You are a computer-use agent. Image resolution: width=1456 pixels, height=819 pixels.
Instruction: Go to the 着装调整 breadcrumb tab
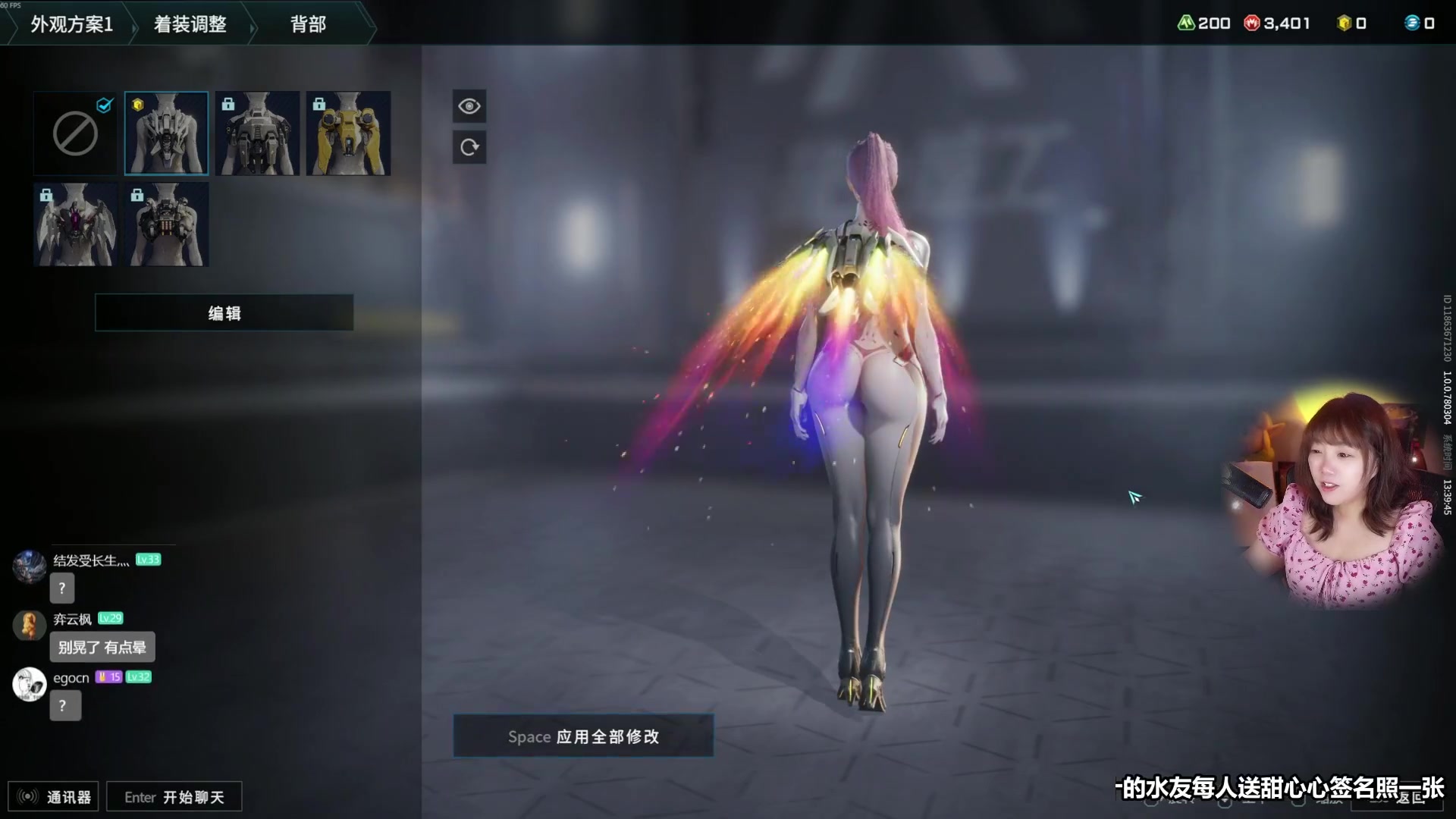[x=190, y=24]
